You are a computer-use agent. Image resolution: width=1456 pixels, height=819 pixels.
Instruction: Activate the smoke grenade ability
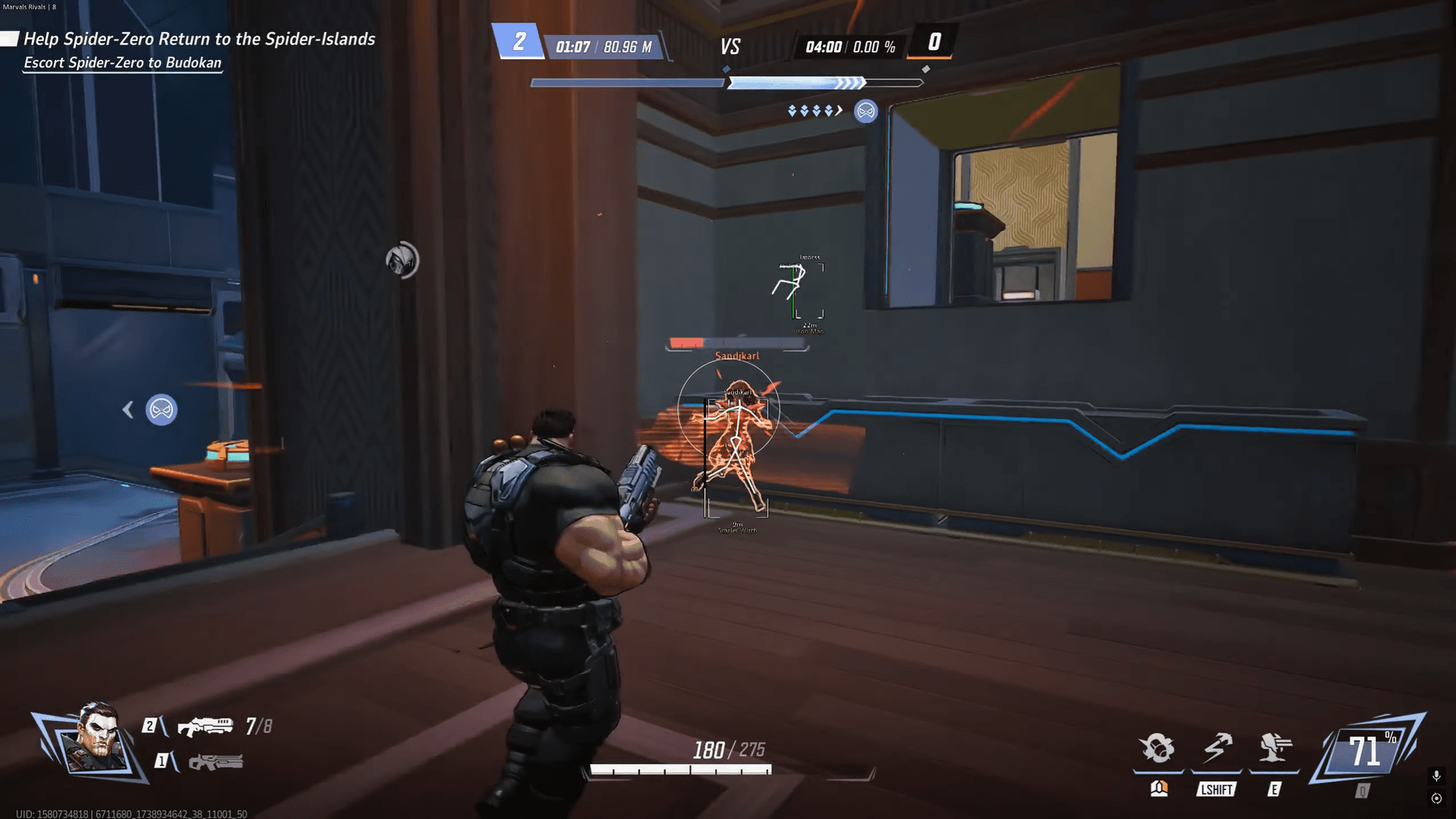click(x=1158, y=748)
